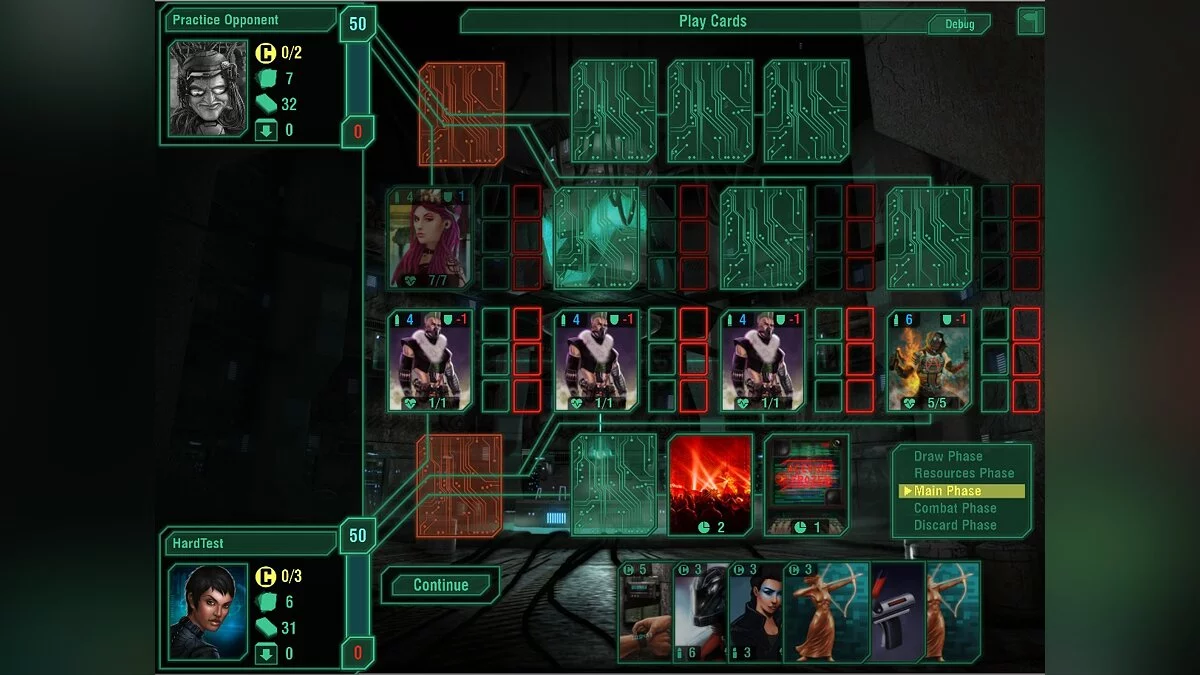The width and height of the screenshot is (1200, 675).
Task: Click the computer terminal card with counter 1
Action: pyautogui.click(x=806, y=485)
